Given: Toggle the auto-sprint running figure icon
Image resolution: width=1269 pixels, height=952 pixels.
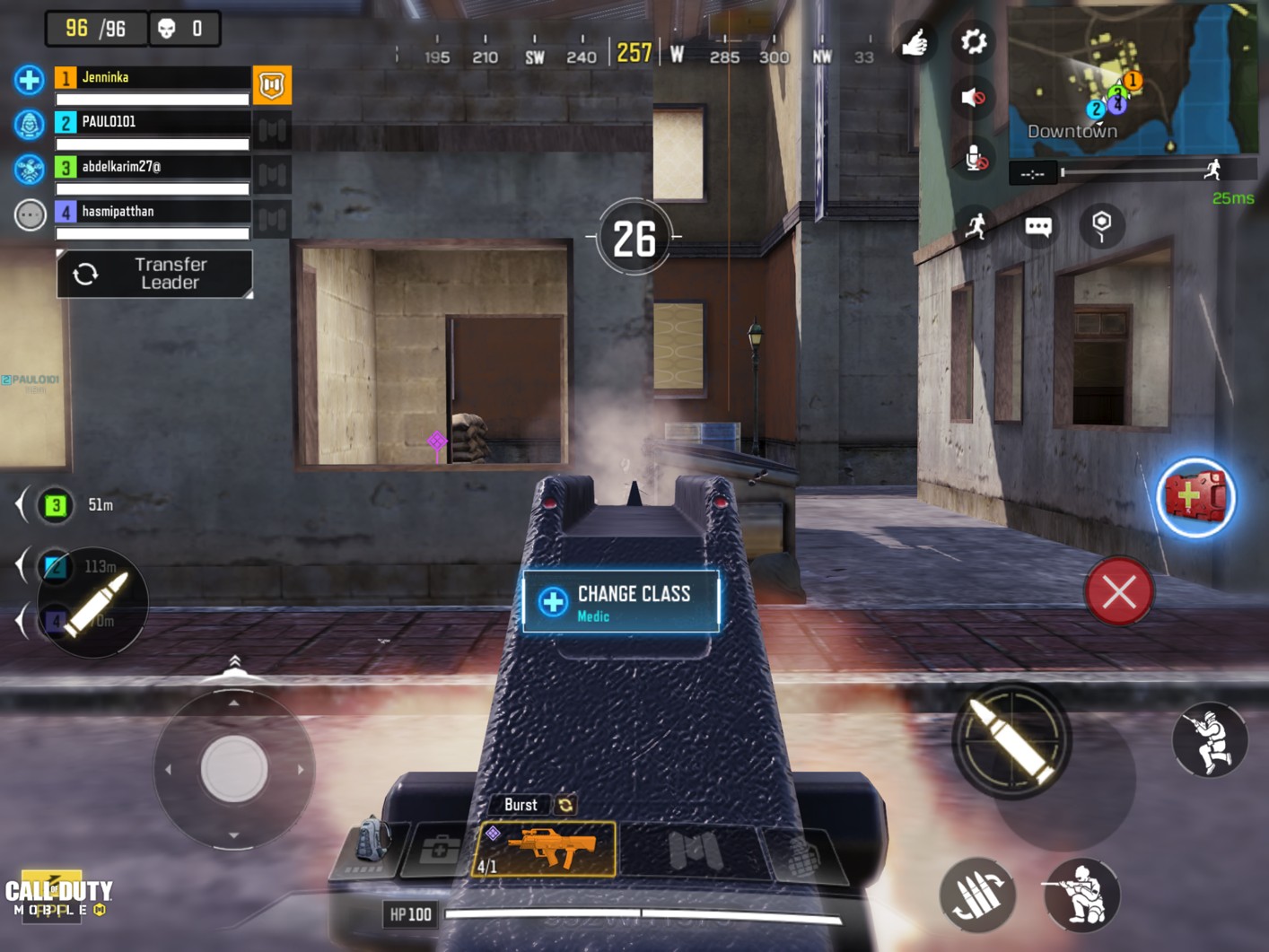Looking at the screenshot, I should (x=976, y=224).
